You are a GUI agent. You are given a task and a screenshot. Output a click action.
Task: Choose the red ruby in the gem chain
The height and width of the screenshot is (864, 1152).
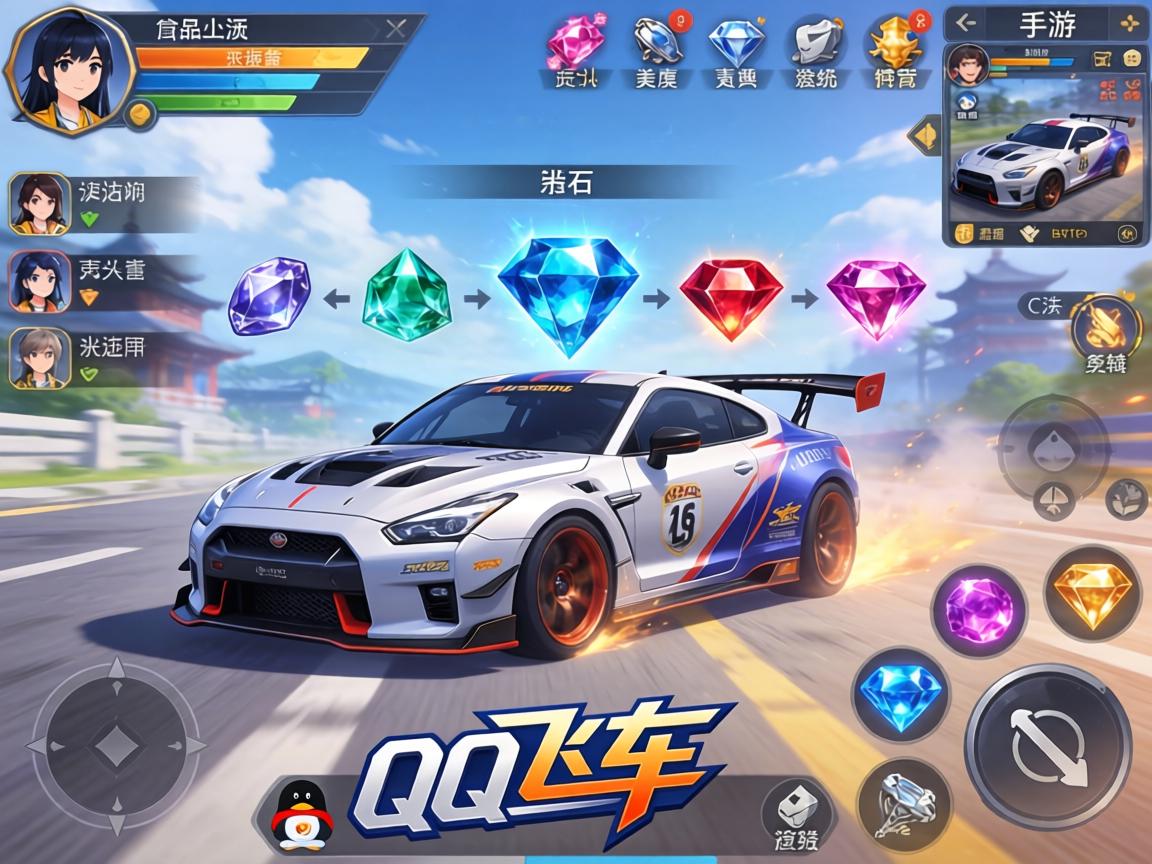pyautogui.click(x=730, y=297)
